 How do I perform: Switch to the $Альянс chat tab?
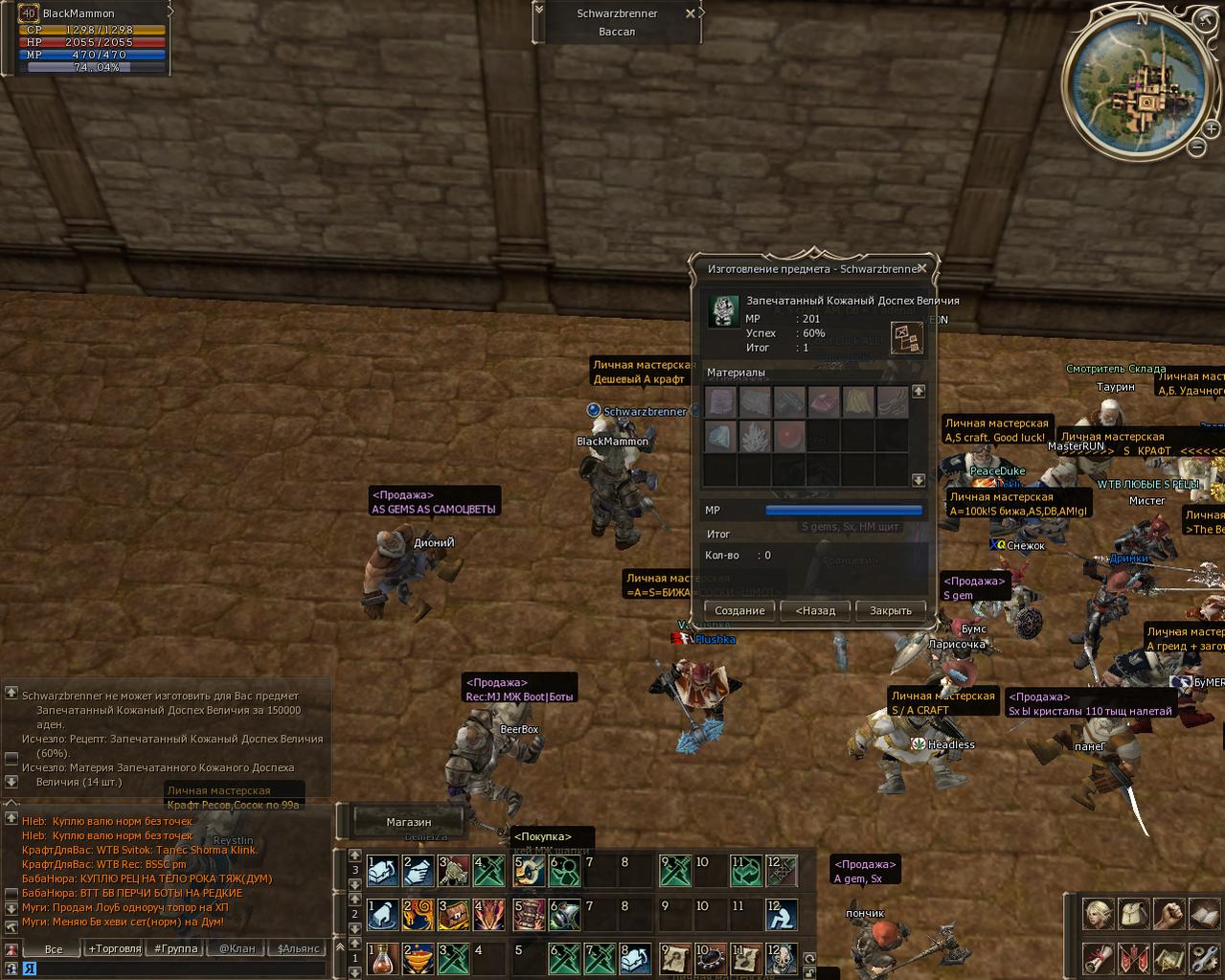(298, 948)
